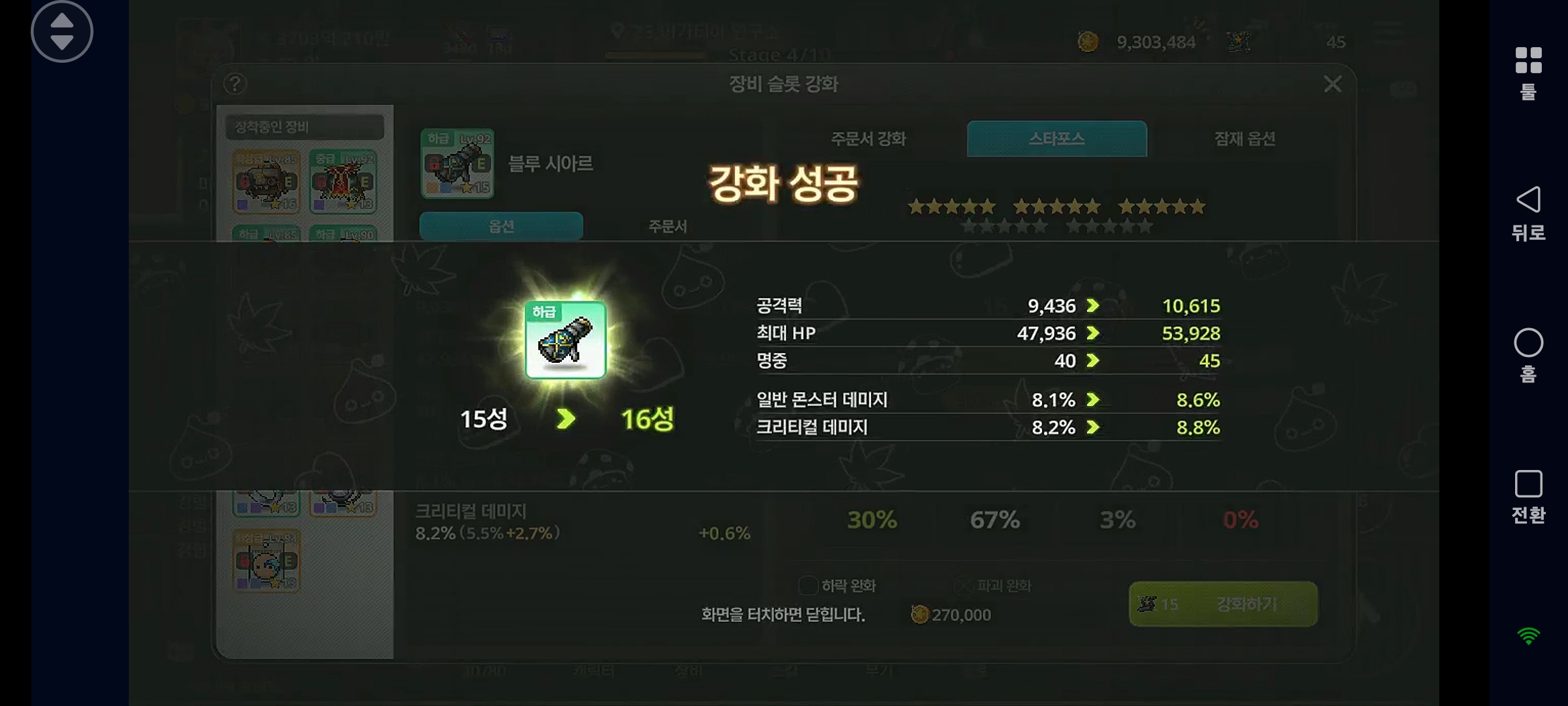Toggle the 파괴 완화 checkbox

[x=964, y=586]
